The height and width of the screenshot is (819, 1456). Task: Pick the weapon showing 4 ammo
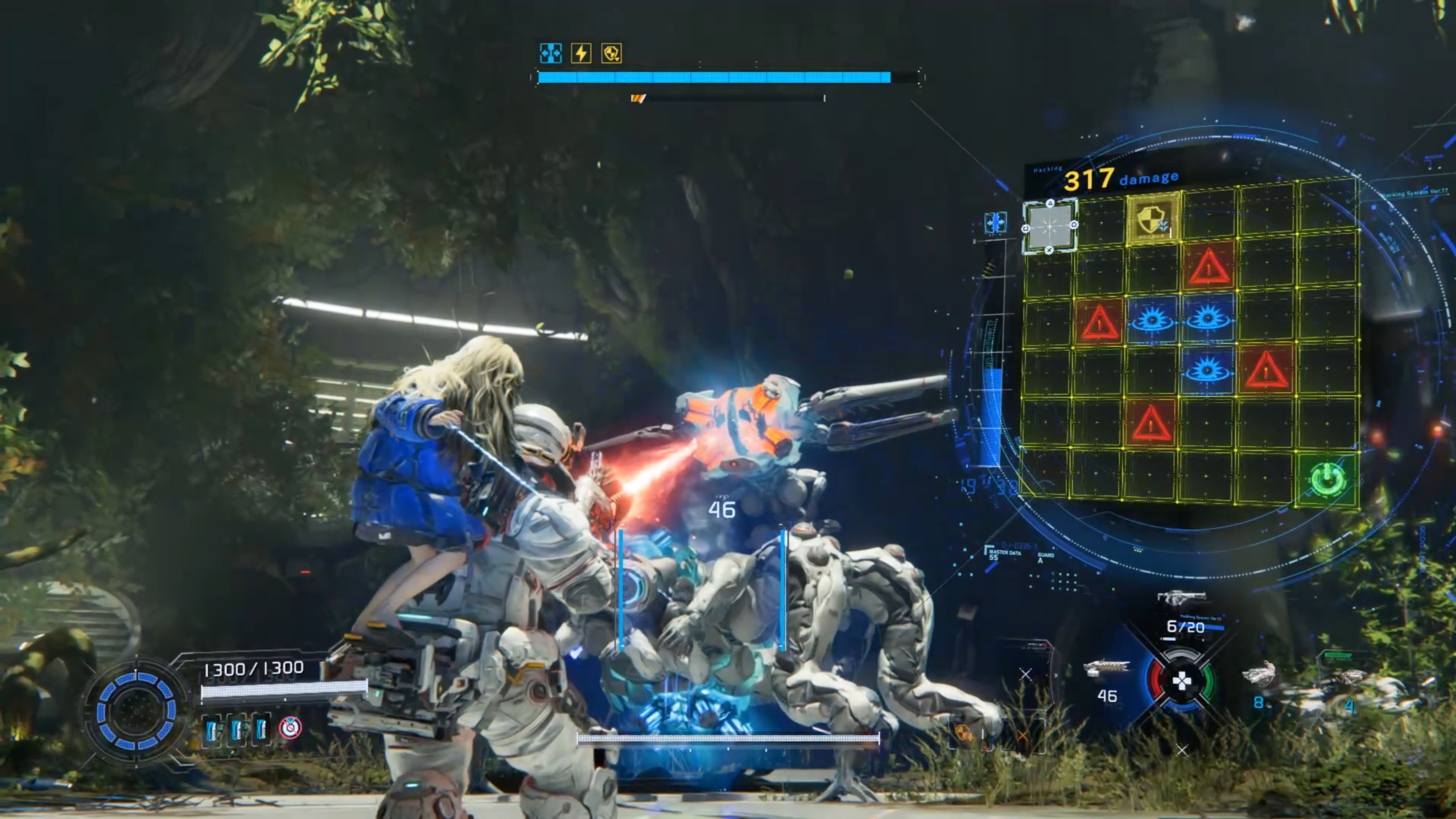coord(1352,677)
